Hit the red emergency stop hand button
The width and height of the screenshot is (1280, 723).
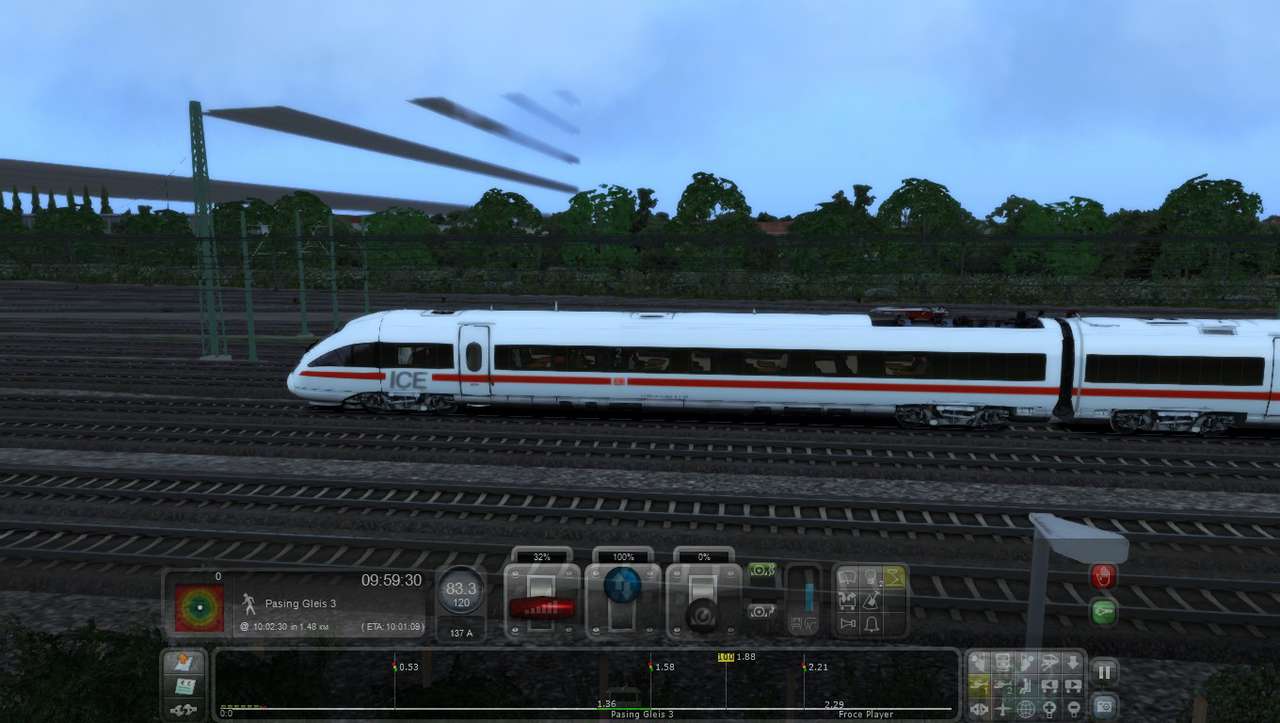(1103, 577)
